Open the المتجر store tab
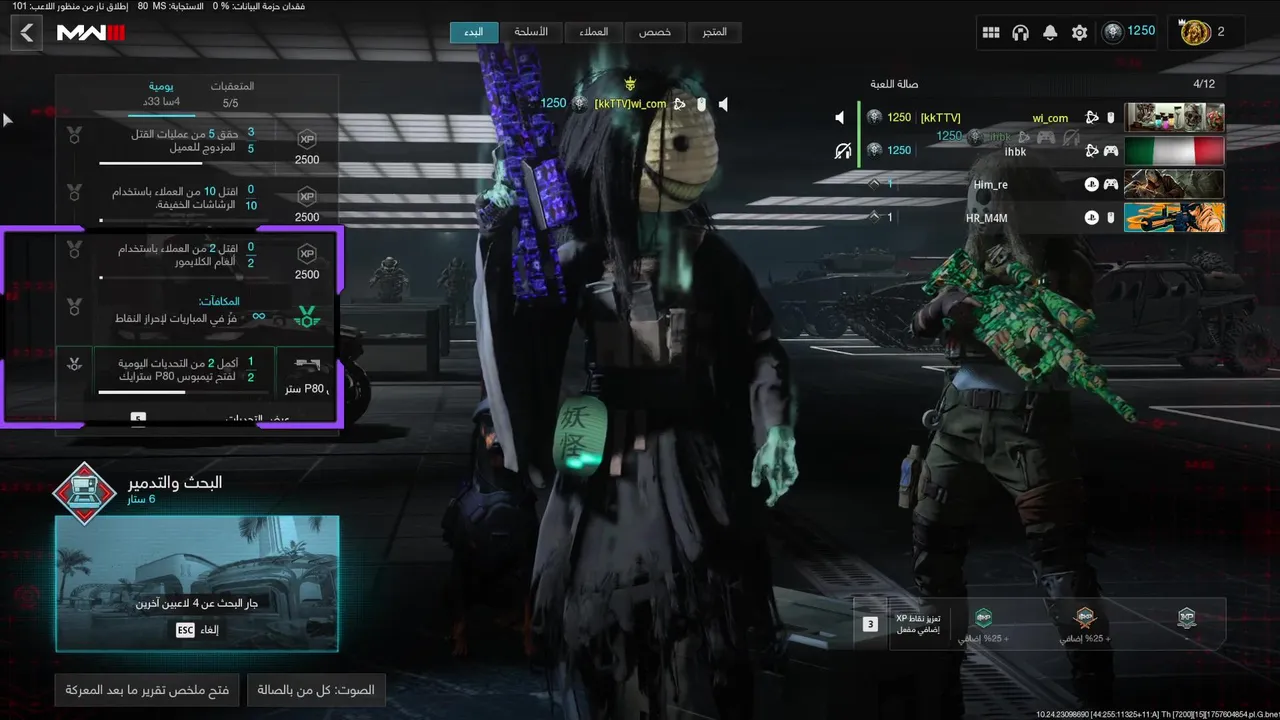This screenshot has height=720, width=1280. (715, 32)
